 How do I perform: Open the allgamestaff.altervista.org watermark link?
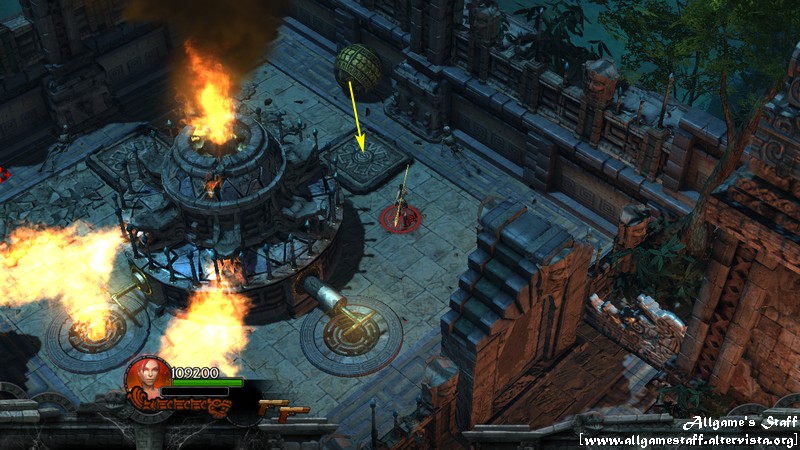point(688,440)
